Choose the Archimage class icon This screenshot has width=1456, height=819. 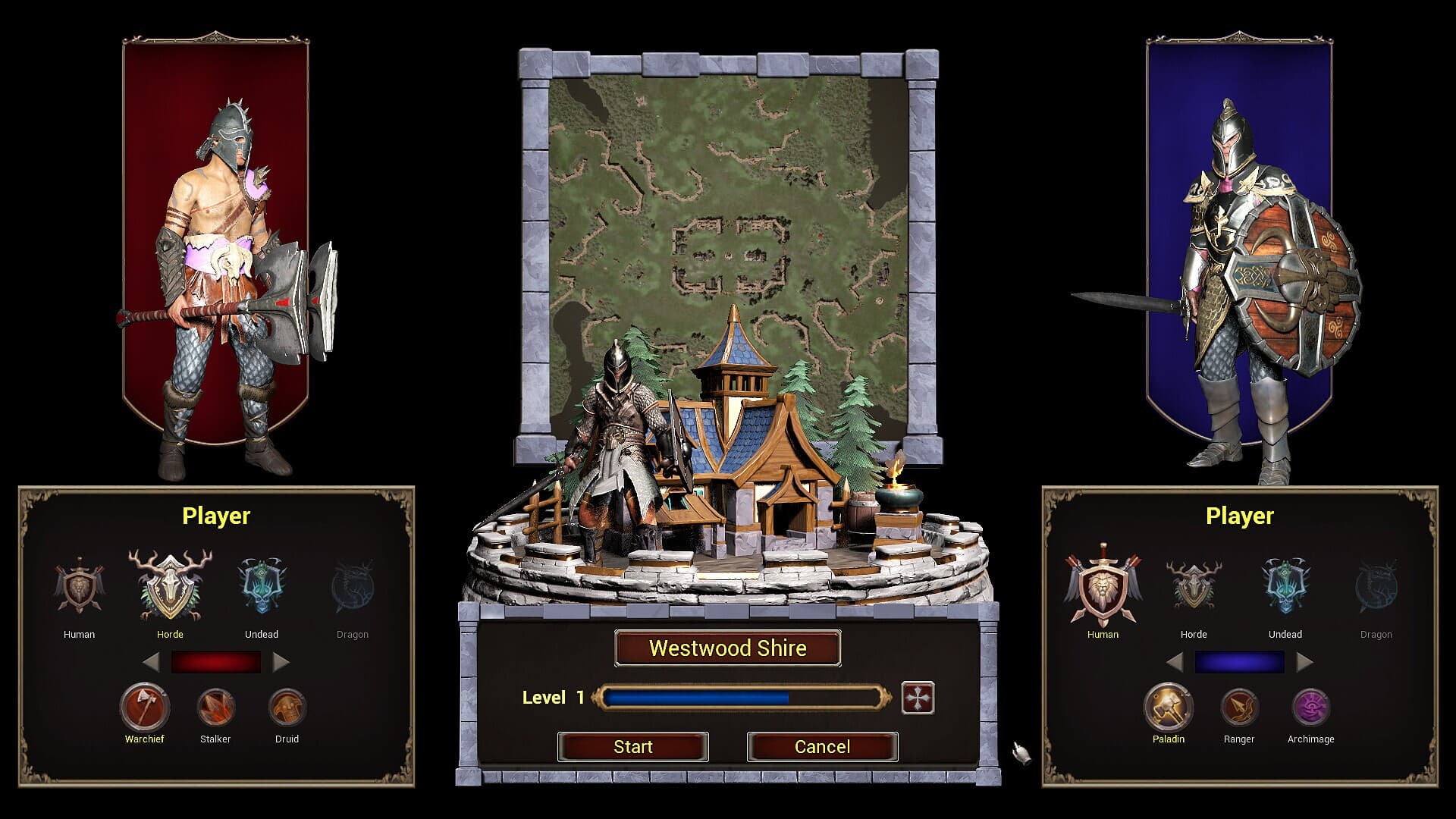point(1310,707)
